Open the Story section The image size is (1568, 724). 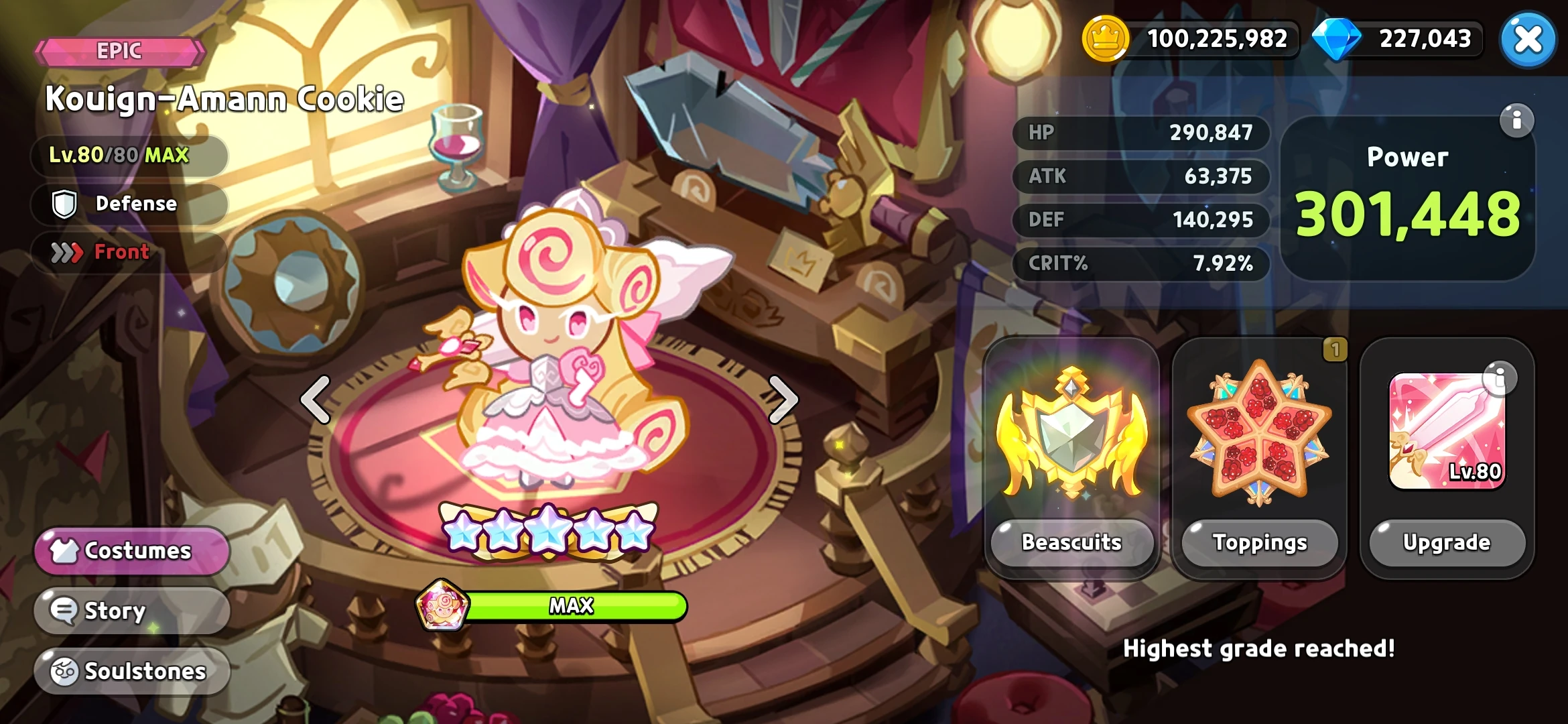[131, 611]
